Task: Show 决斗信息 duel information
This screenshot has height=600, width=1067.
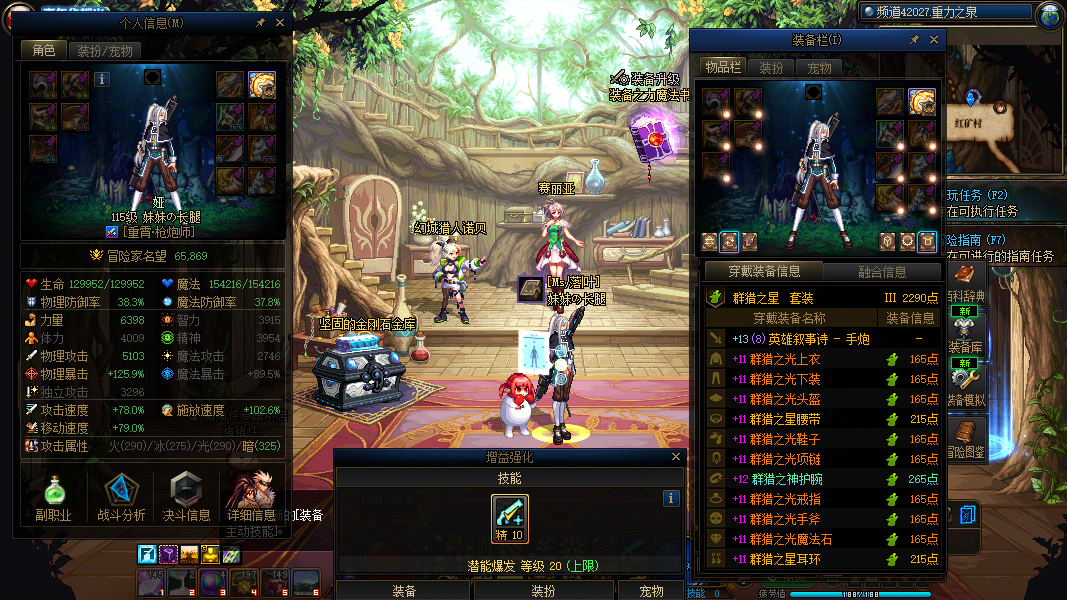Action: tap(186, 497)
